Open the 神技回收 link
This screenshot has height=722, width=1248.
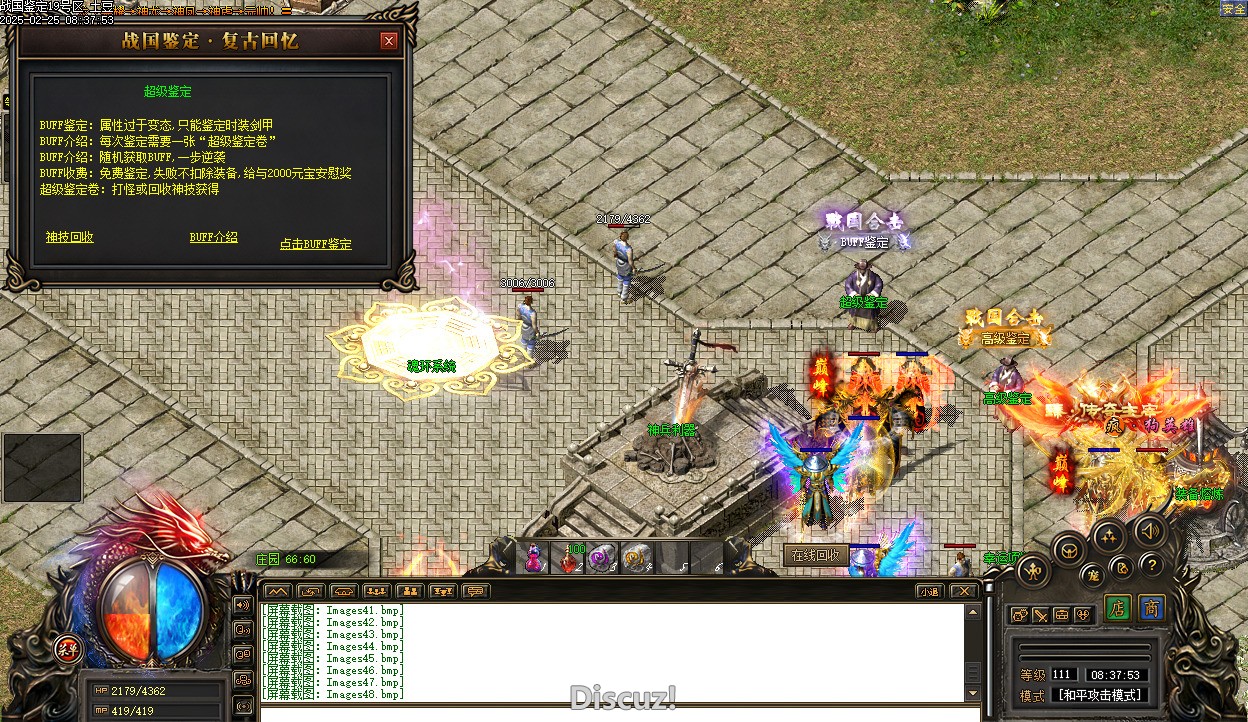(70, 237)
